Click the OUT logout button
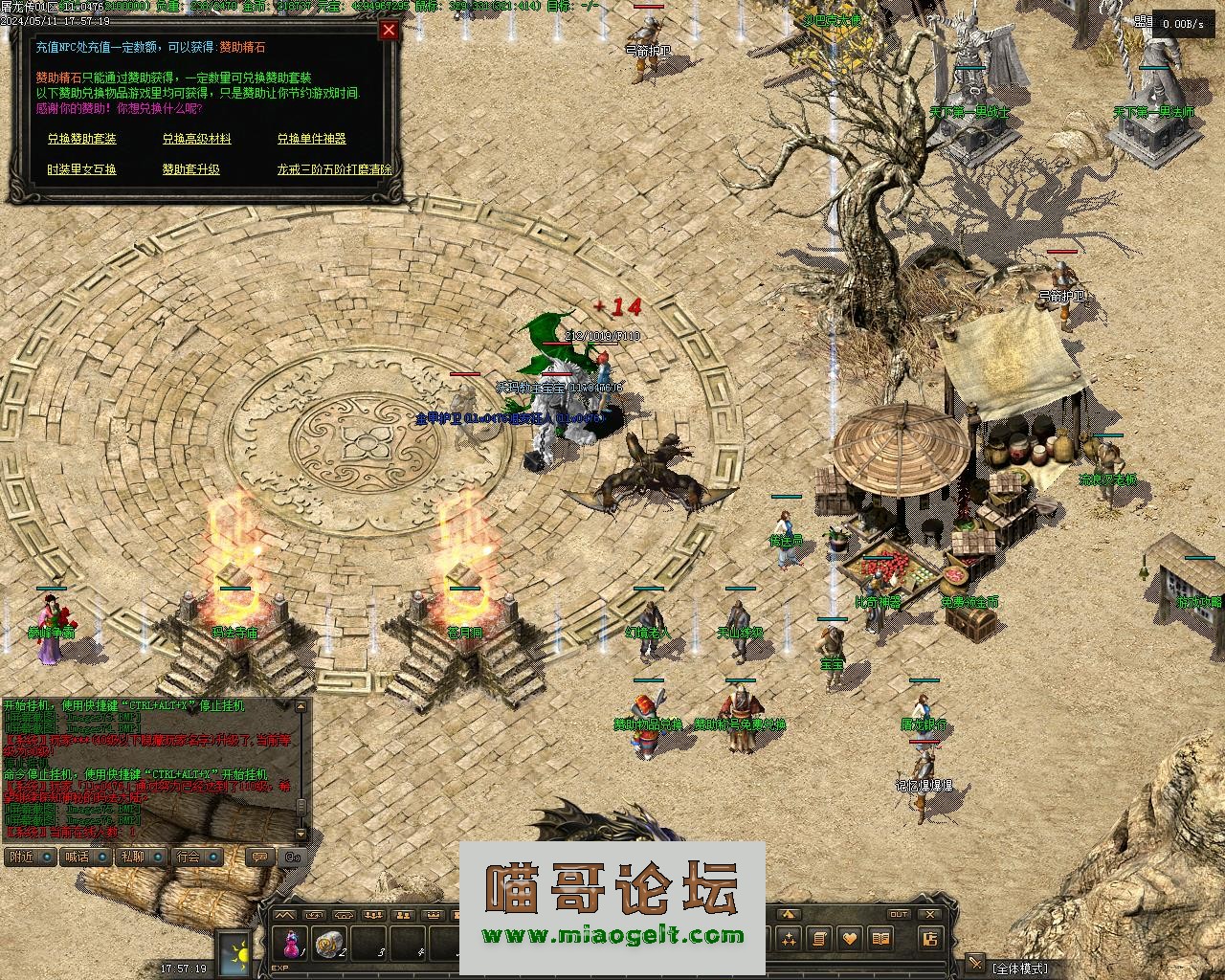Screen dimensions: 1225x980 (898, 915)
